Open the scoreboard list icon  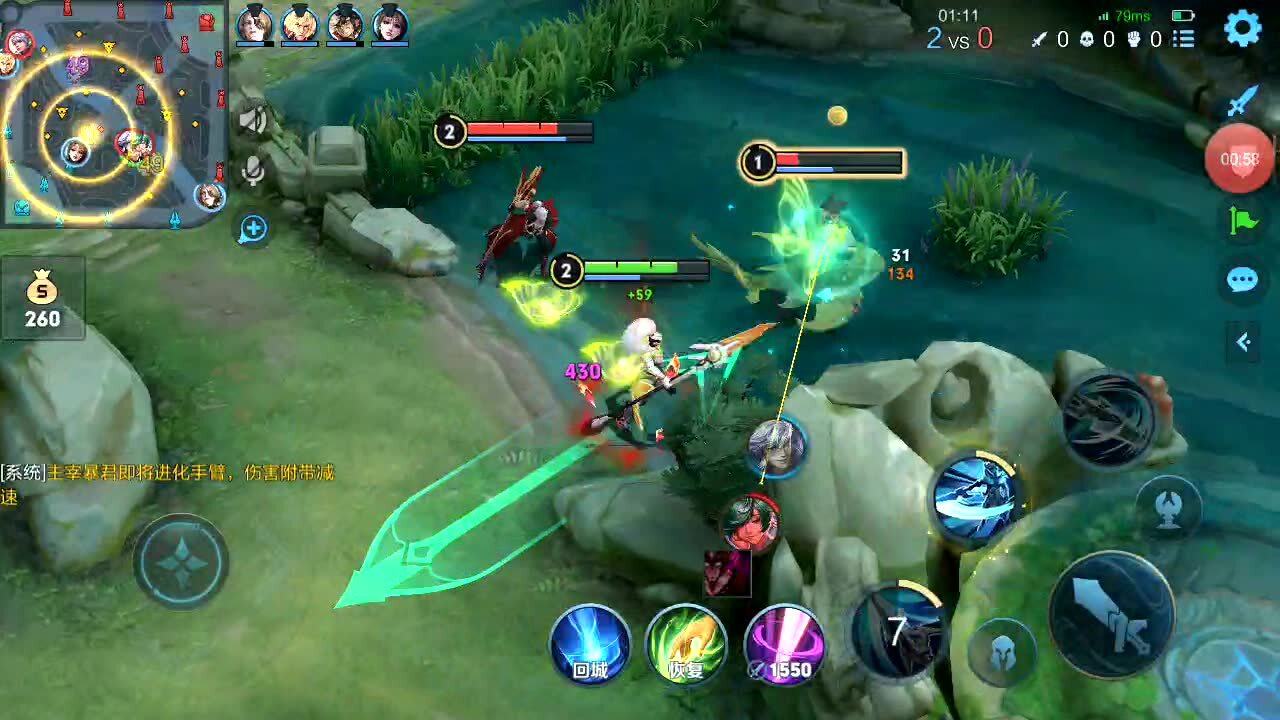[x=1184, y=39]
